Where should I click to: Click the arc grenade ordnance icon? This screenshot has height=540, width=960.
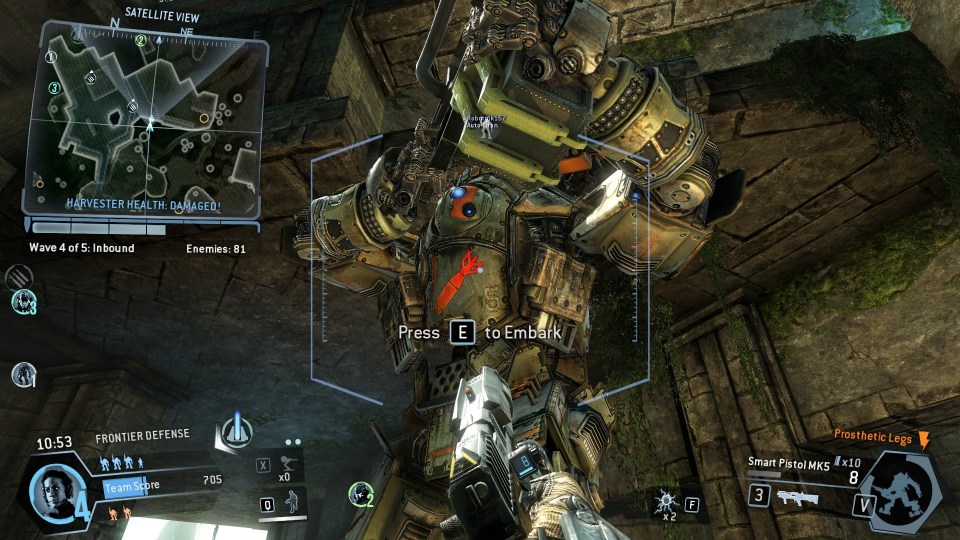pos(665,500)
